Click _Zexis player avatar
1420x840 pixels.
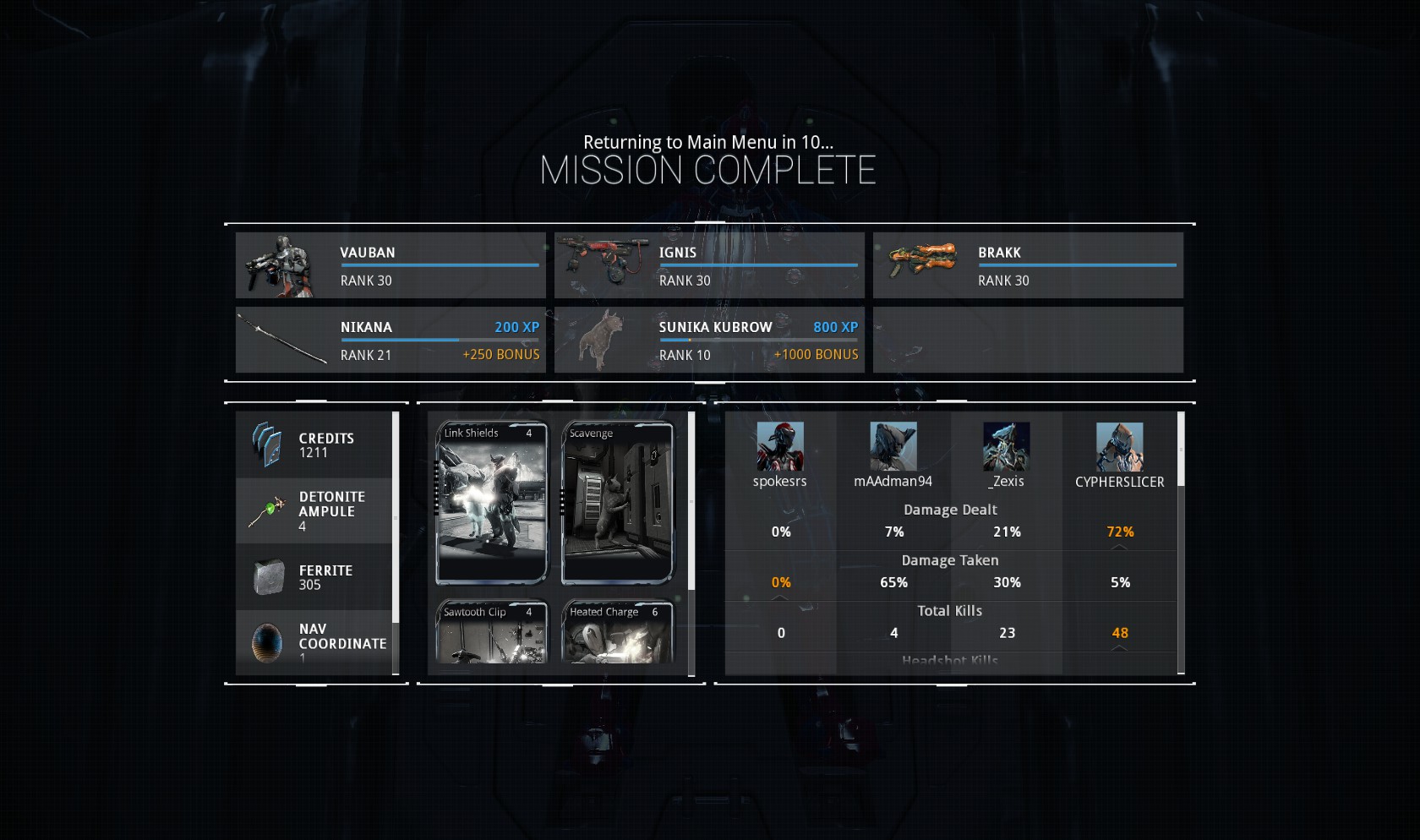coord(1006,446)
